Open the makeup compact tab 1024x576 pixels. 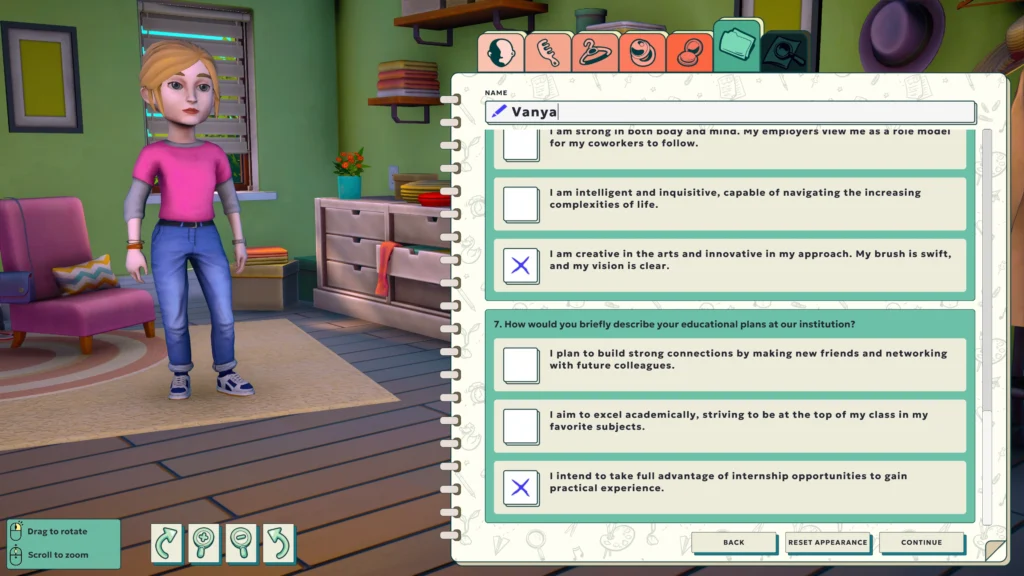click(x=688, y=52)
